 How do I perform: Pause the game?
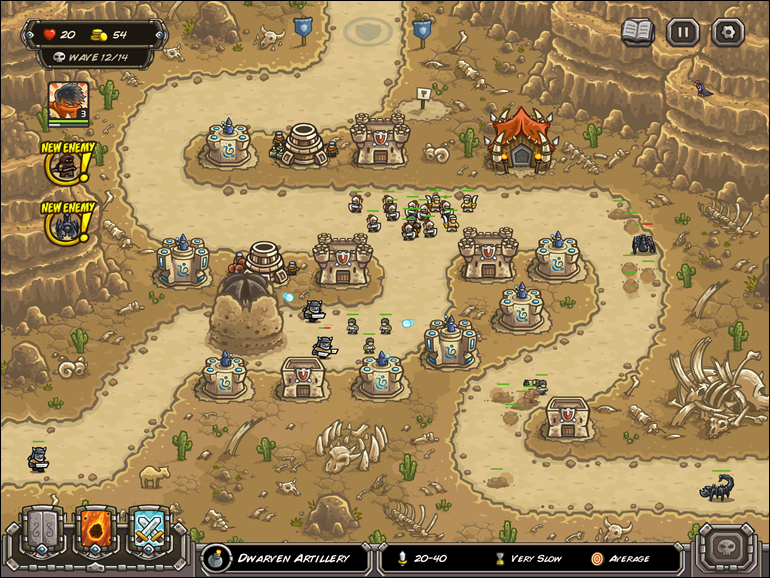click(x=682, y=31)
